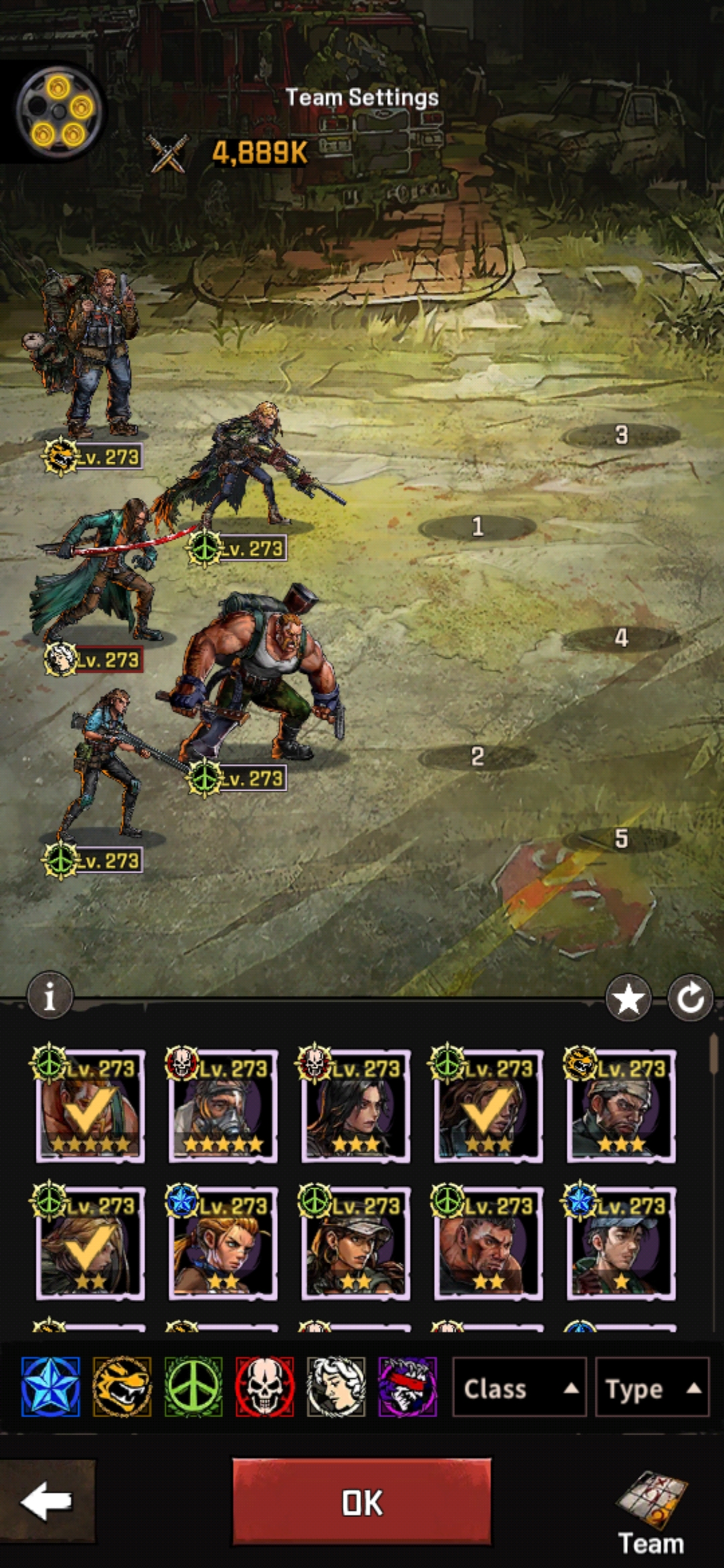The image size is (724, 1568).
Task: Show team info with the i button
Action: (x=50, y=996)
